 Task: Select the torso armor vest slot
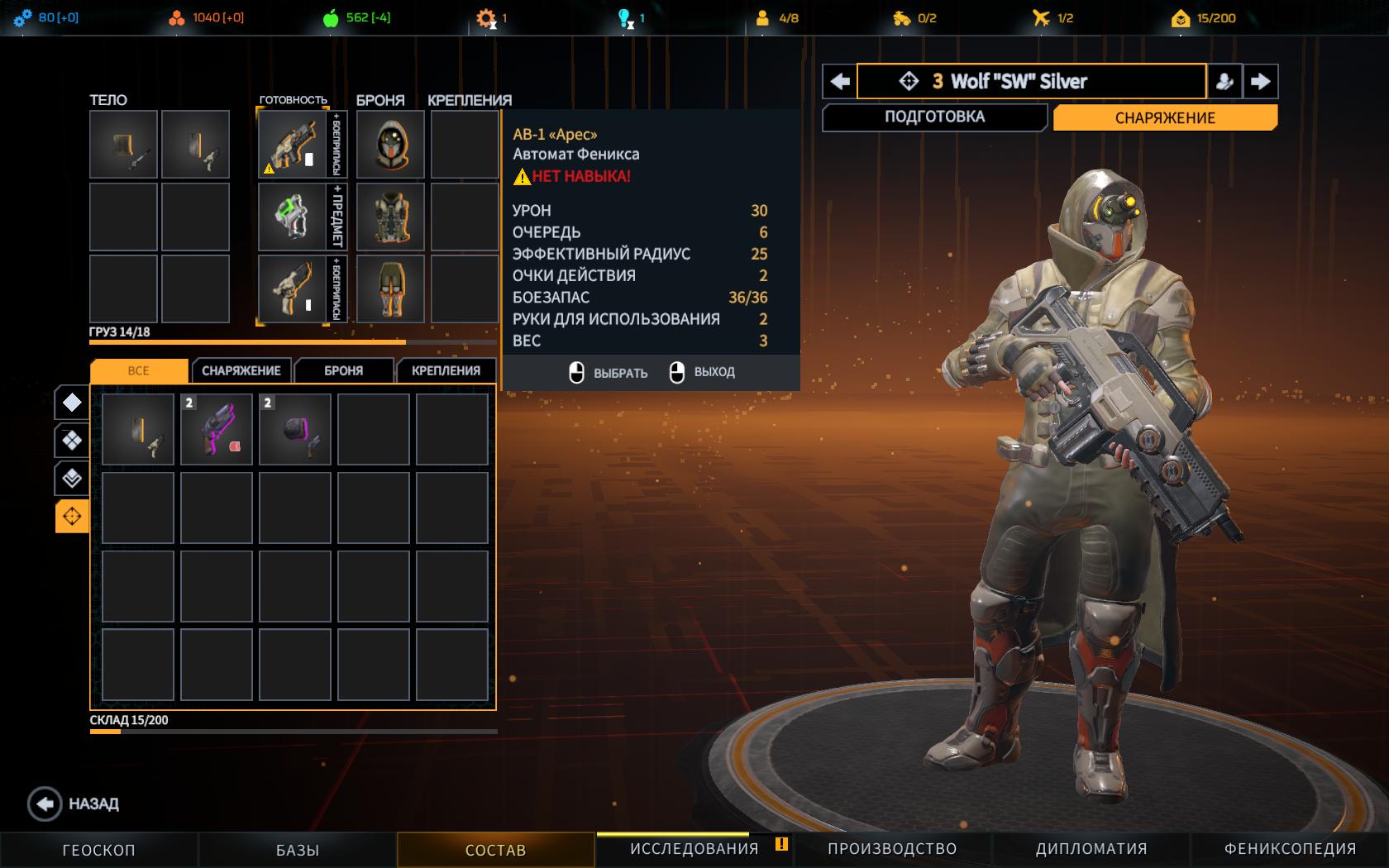tap(390, 217)
